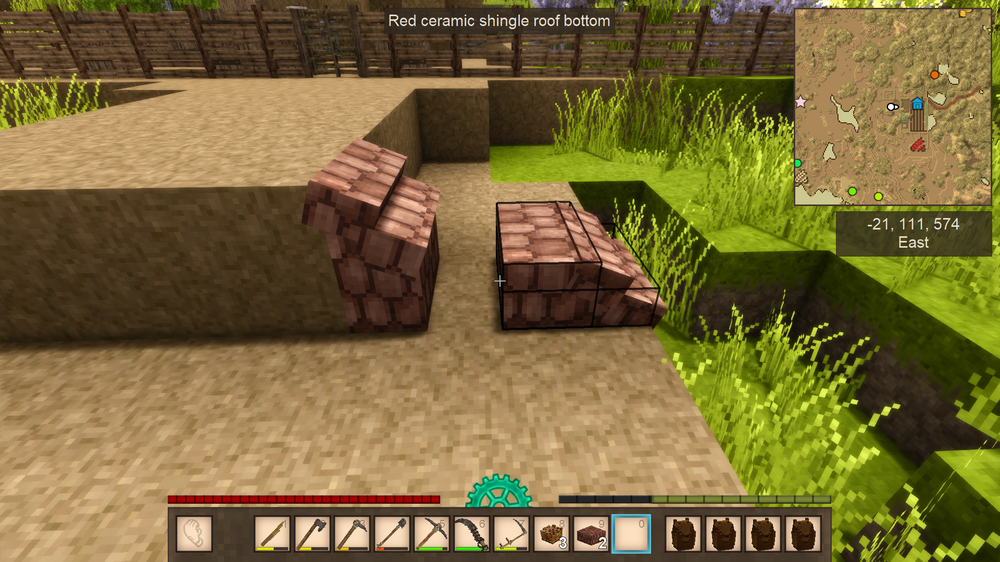The height and width of the screenshot is (562, 1000).
Task: Pick the red shingle block stack
Action: tap(592, 533)
